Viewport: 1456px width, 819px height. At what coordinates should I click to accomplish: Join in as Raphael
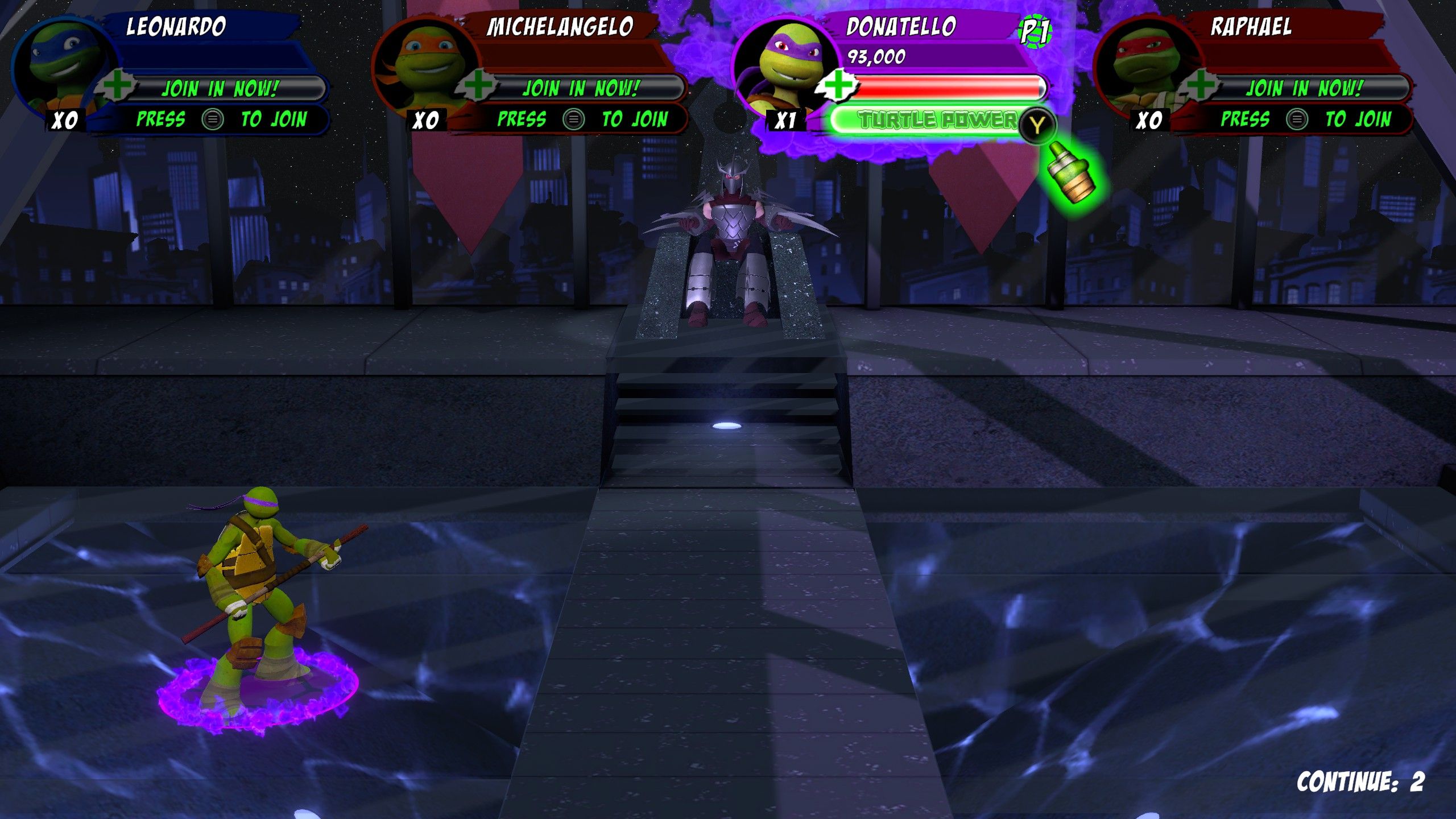point(1304,89)
